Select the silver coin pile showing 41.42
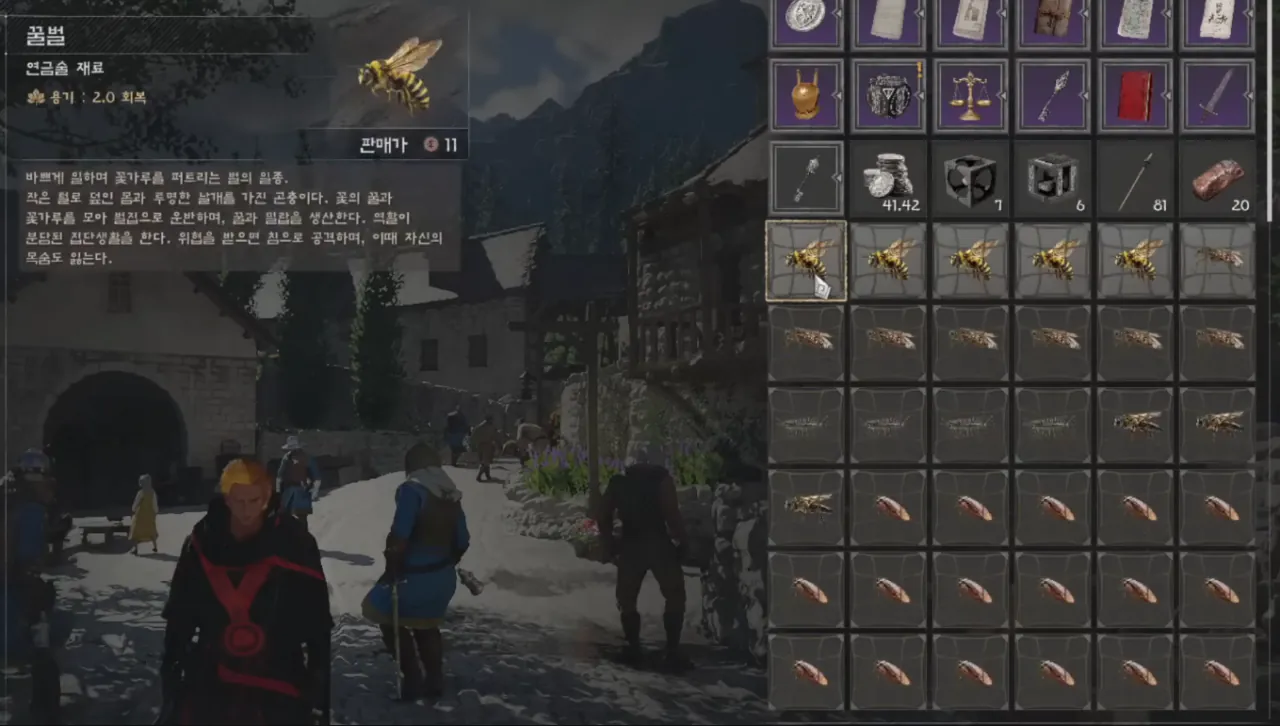 coord(888,179)
